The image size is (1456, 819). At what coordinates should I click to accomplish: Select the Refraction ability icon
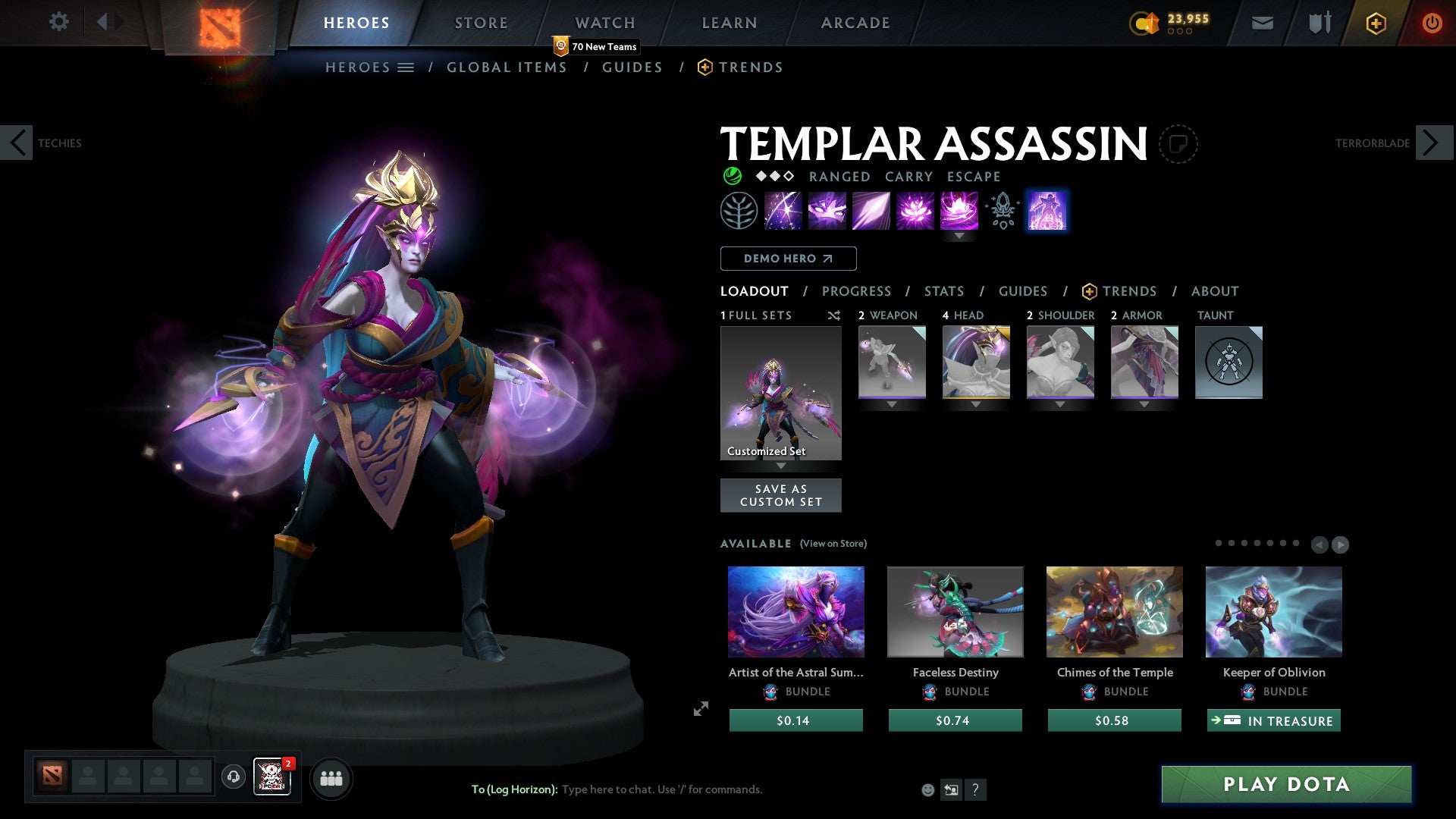click(782, 211)
